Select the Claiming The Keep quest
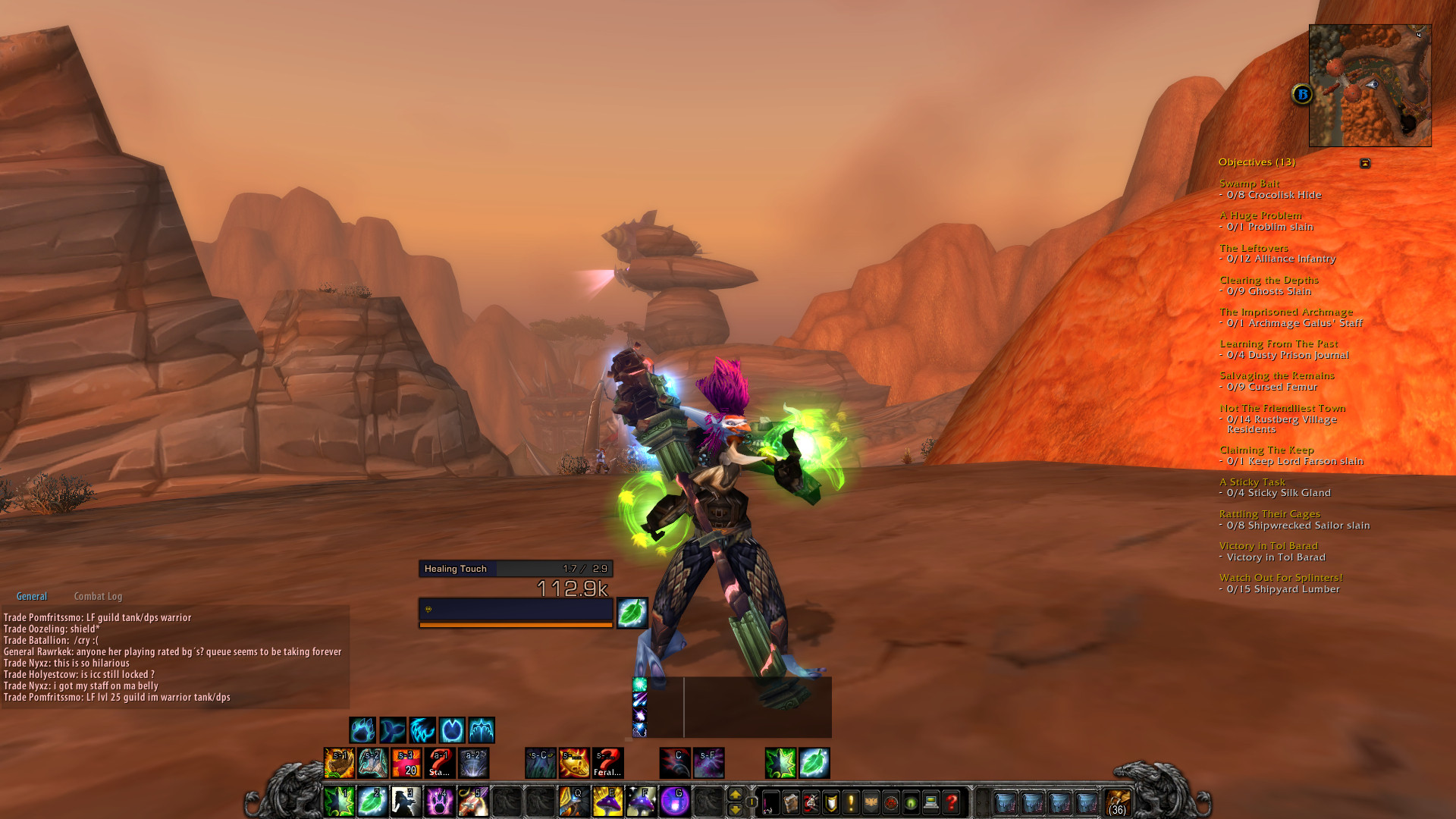 pos(1266,450)
